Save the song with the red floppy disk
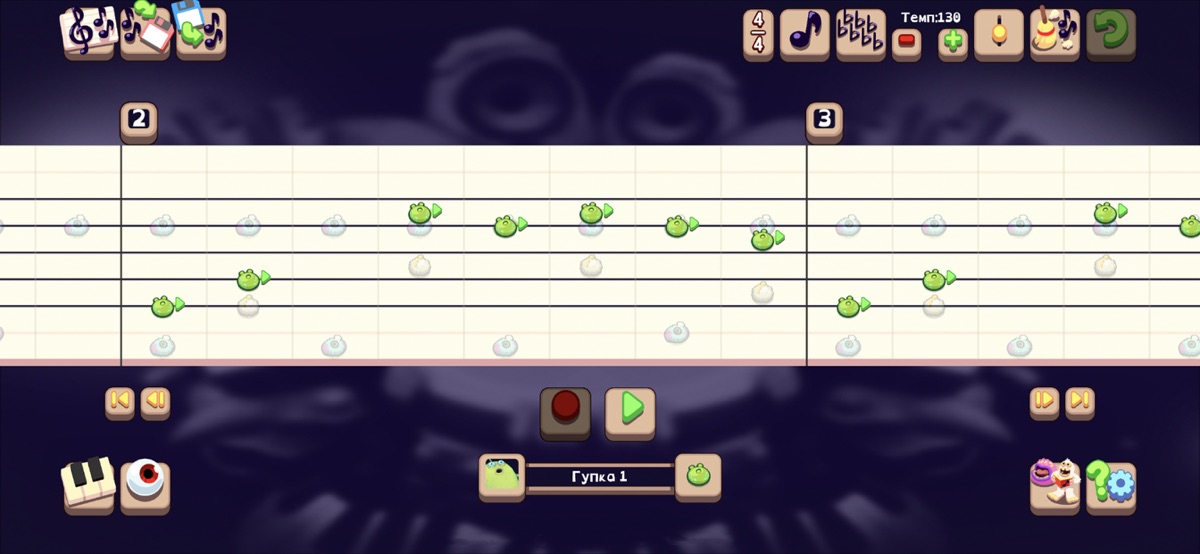1200x554 pixels. 145,33
